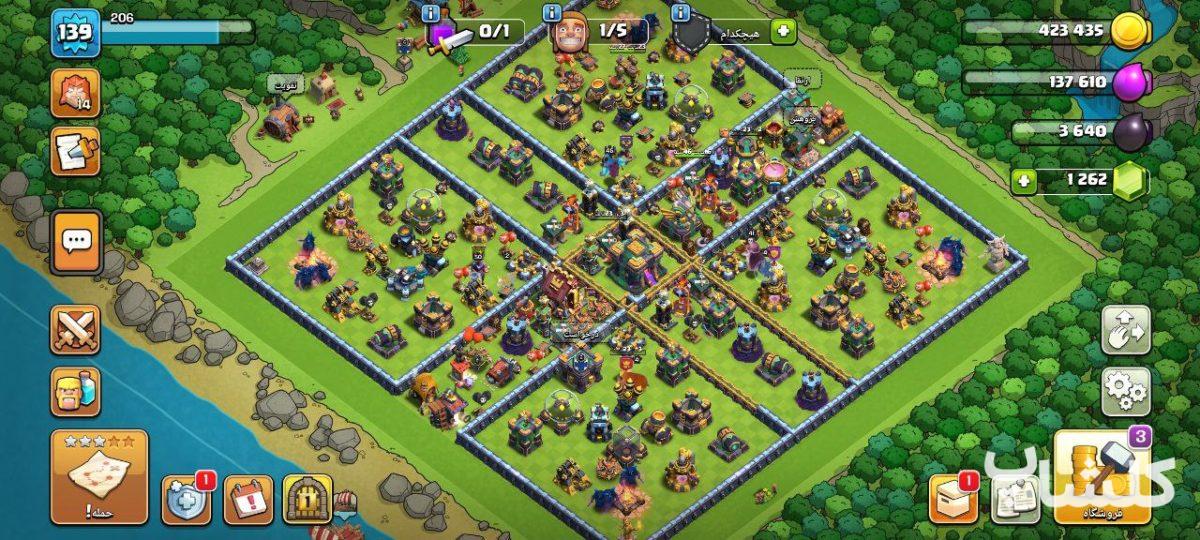Open the orange scroll notes icon
This screenshot has height=540, width=1200.
76,151
